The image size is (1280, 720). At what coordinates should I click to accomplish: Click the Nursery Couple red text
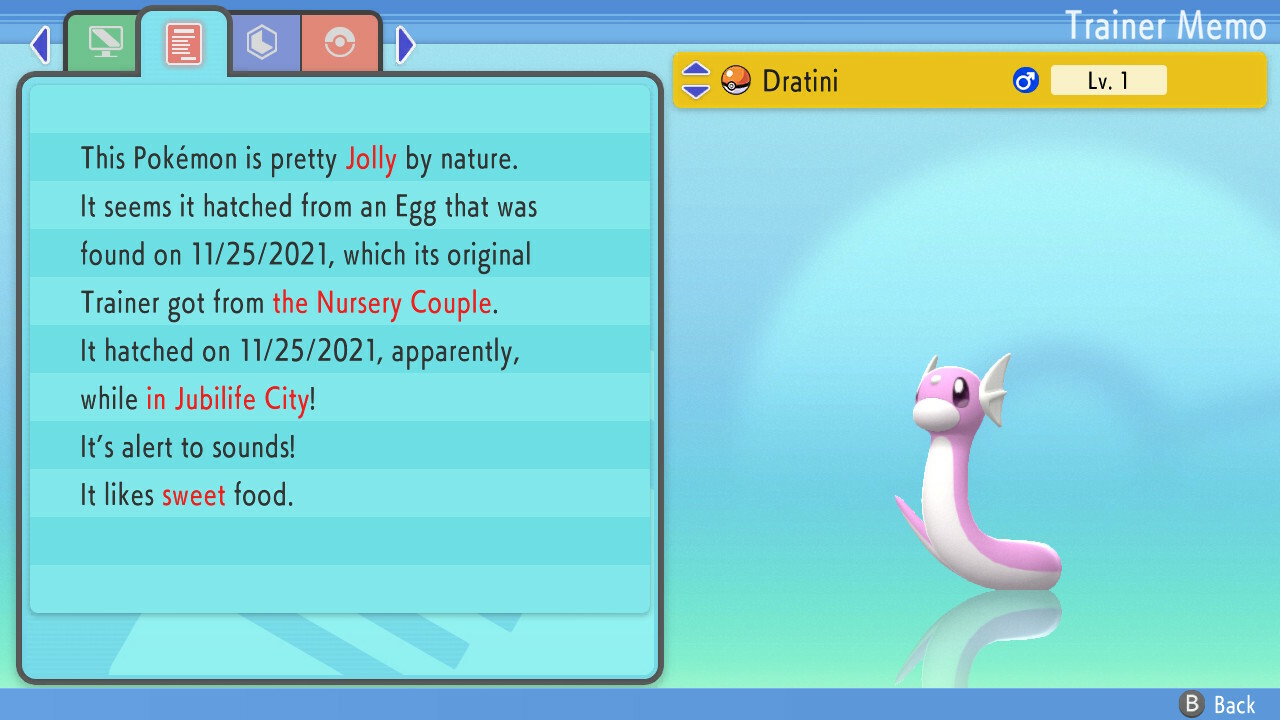[x=382, y=303]
